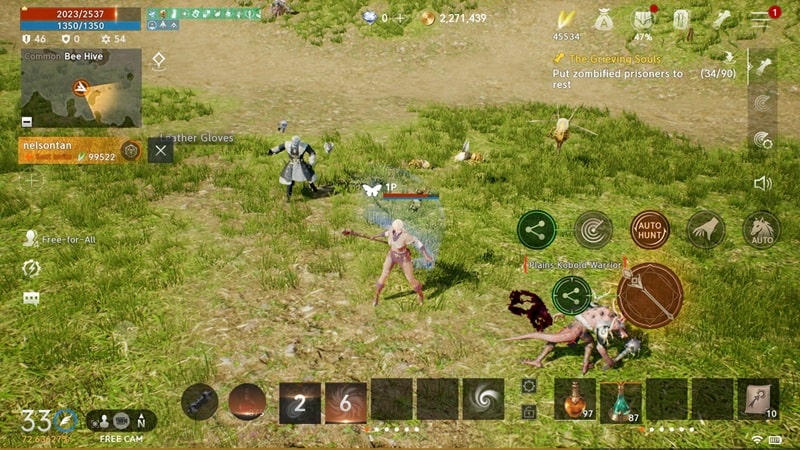Use the teal mana potion slot
The height and width of the screenshot is (450, 800).
[620, 398]
